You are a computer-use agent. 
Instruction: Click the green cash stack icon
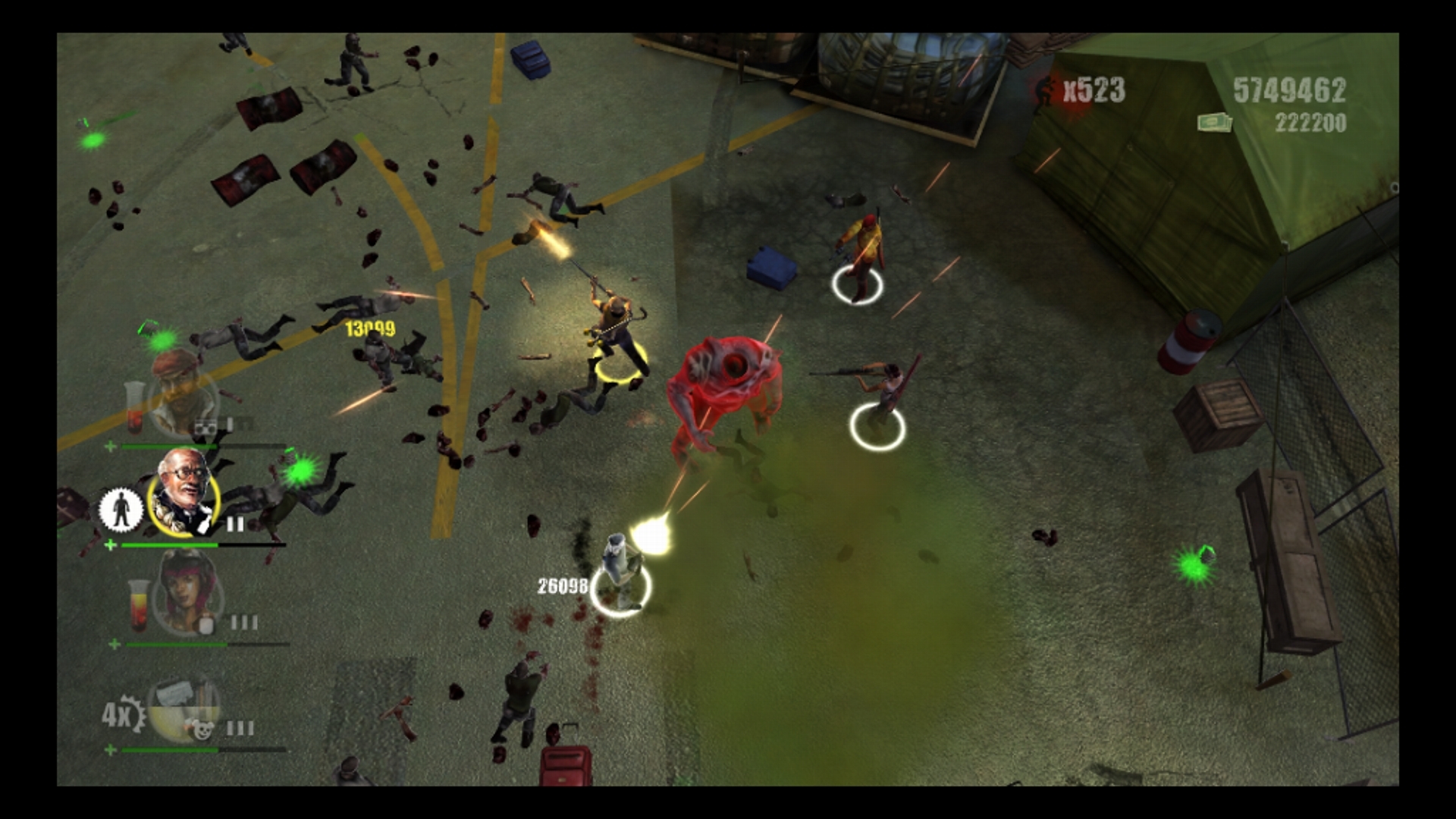1215,122
